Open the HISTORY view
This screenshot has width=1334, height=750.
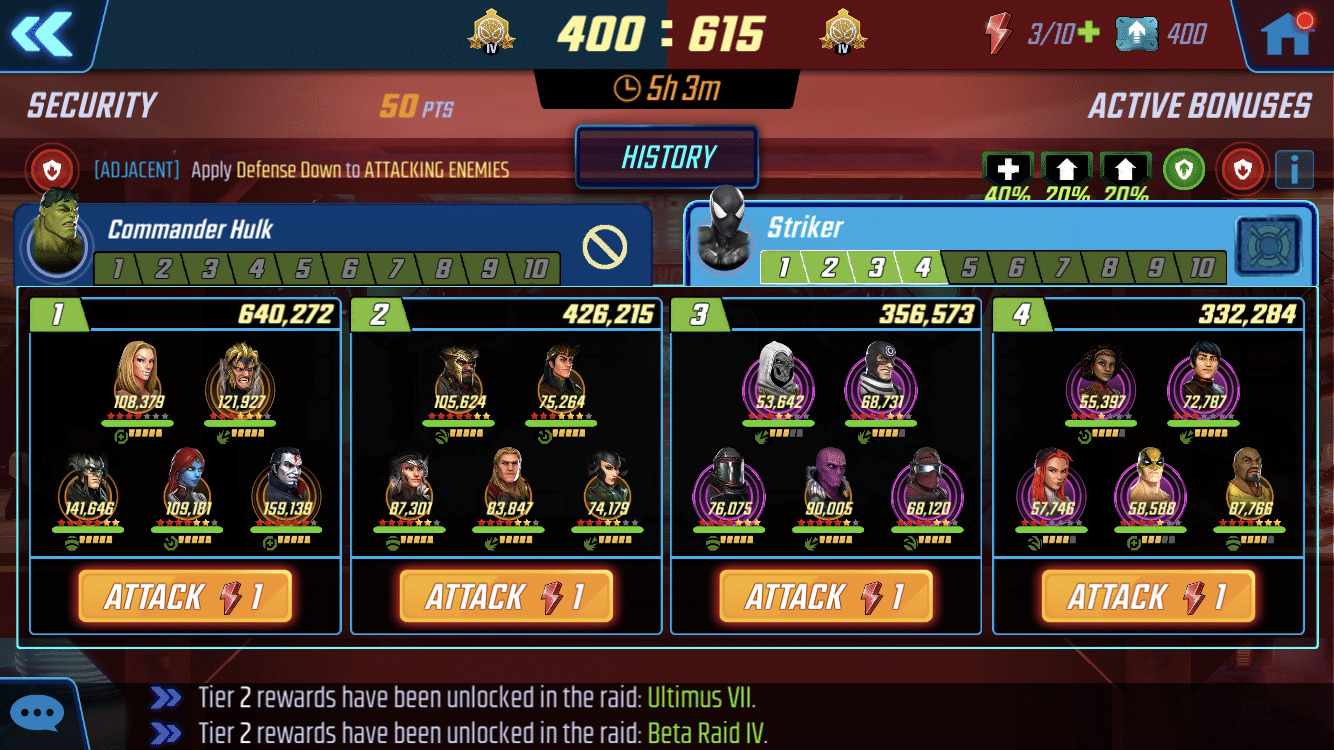click(666, 156)
